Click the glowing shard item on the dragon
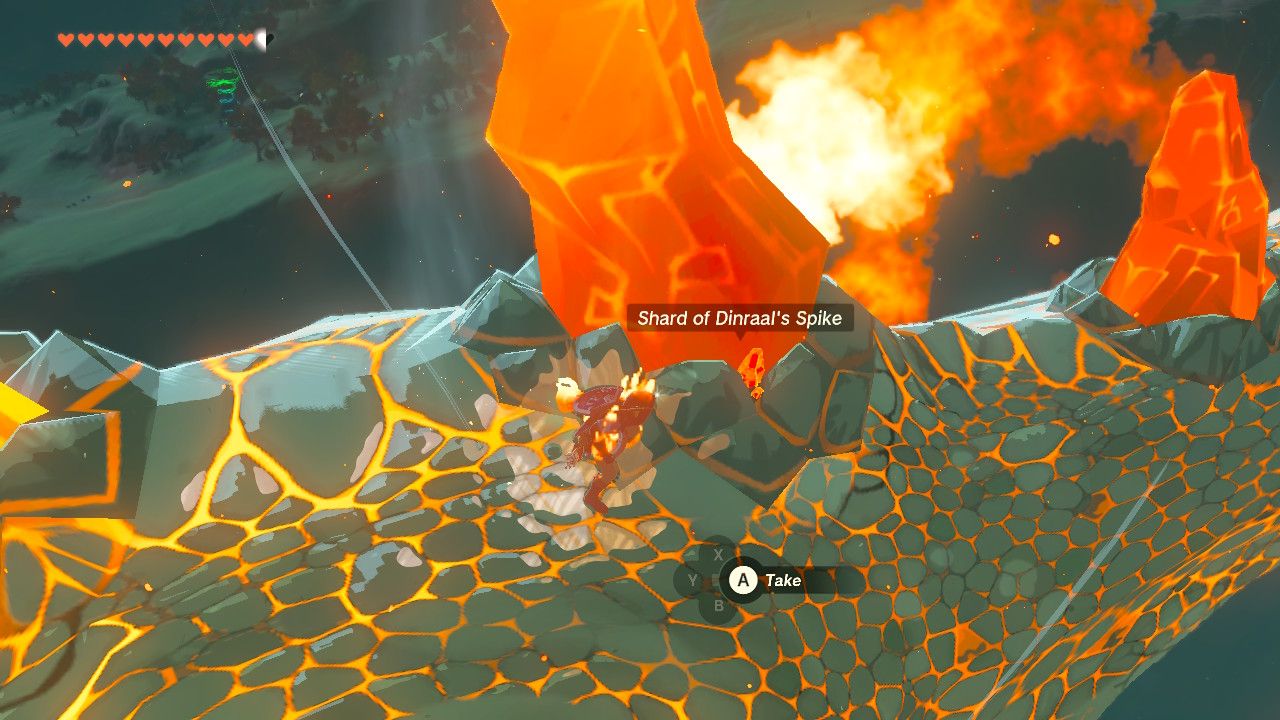Viewport: 1280px width, 720px height. (753, 368)
